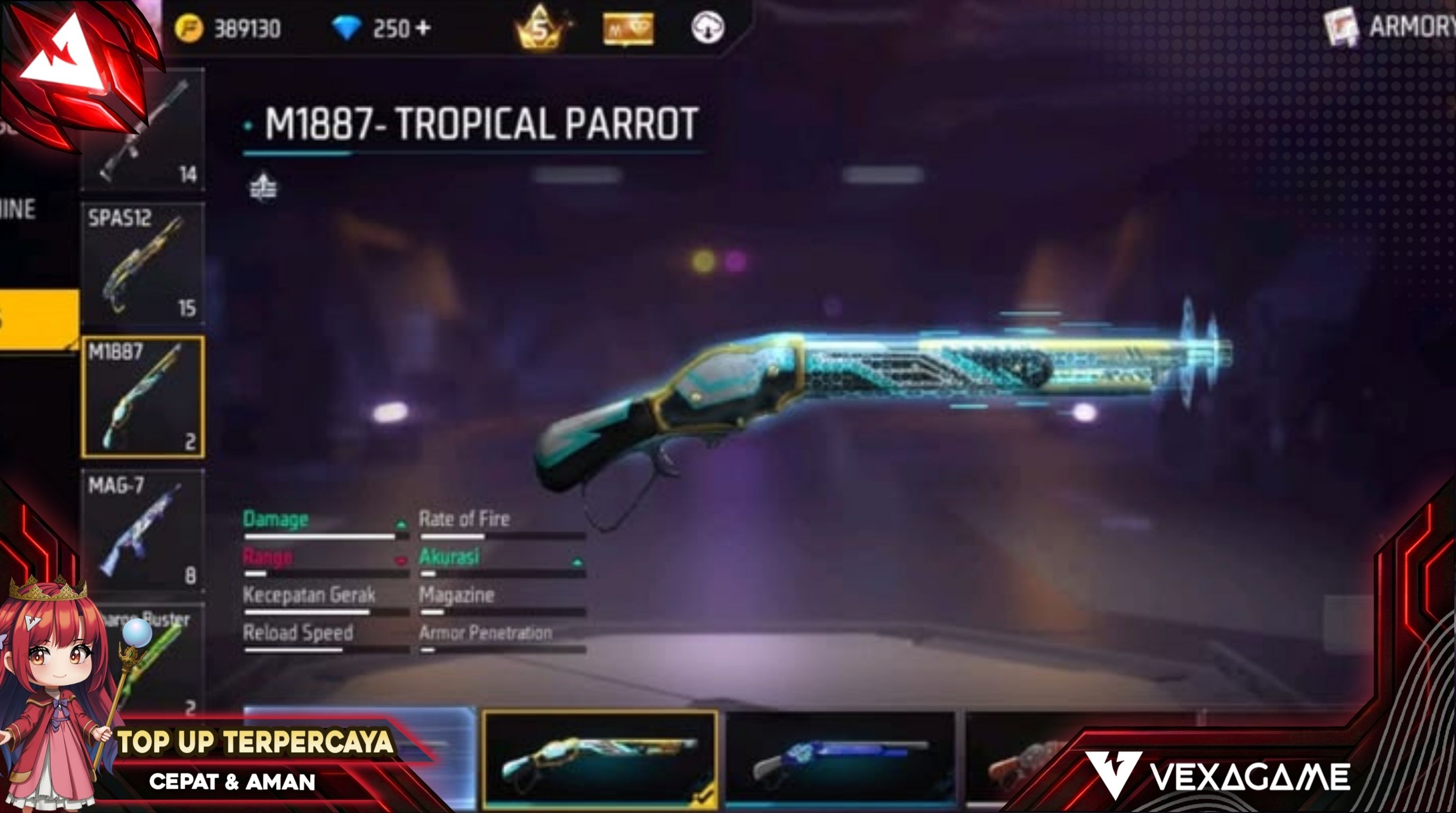Click the gold coin currency icon
This screenshot has width=1456, height=813.
pyautogui.click(x=189, y=28)
